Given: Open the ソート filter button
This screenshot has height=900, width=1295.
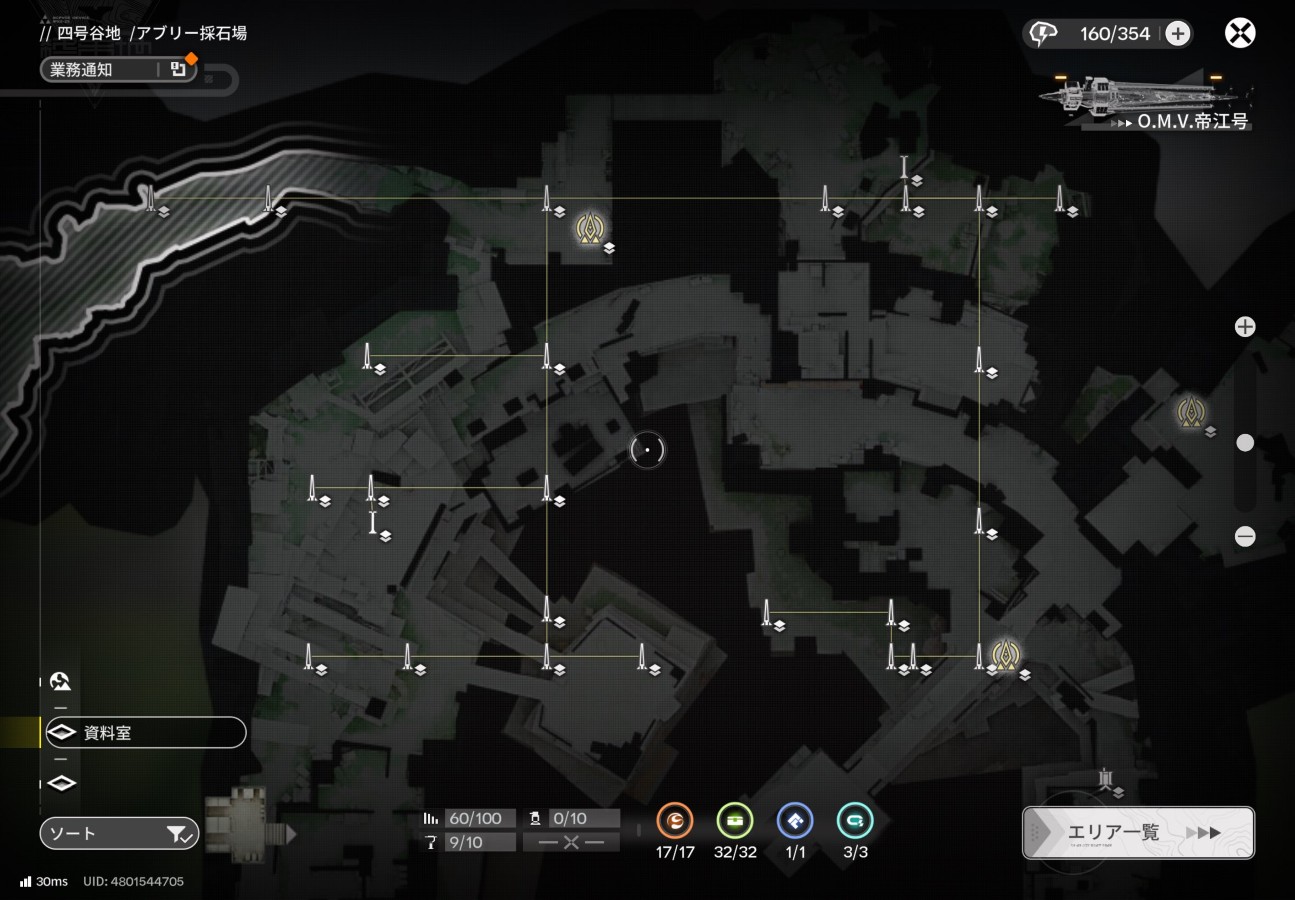Looking at the screenshot, I should (x=120, y=832).
